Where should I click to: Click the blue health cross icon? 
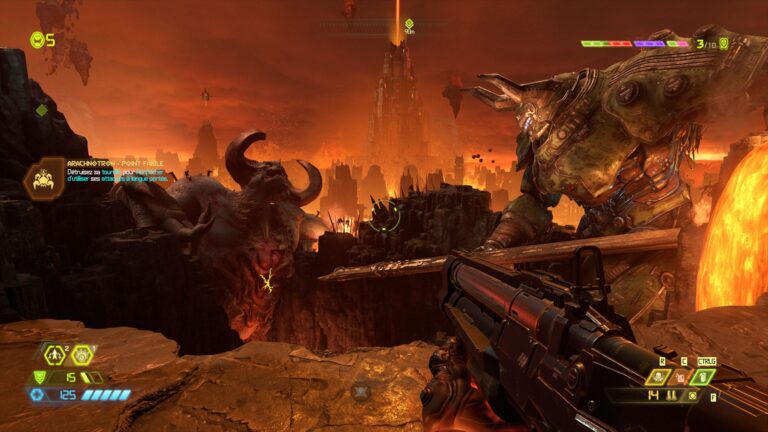click(x=38, y=395)
